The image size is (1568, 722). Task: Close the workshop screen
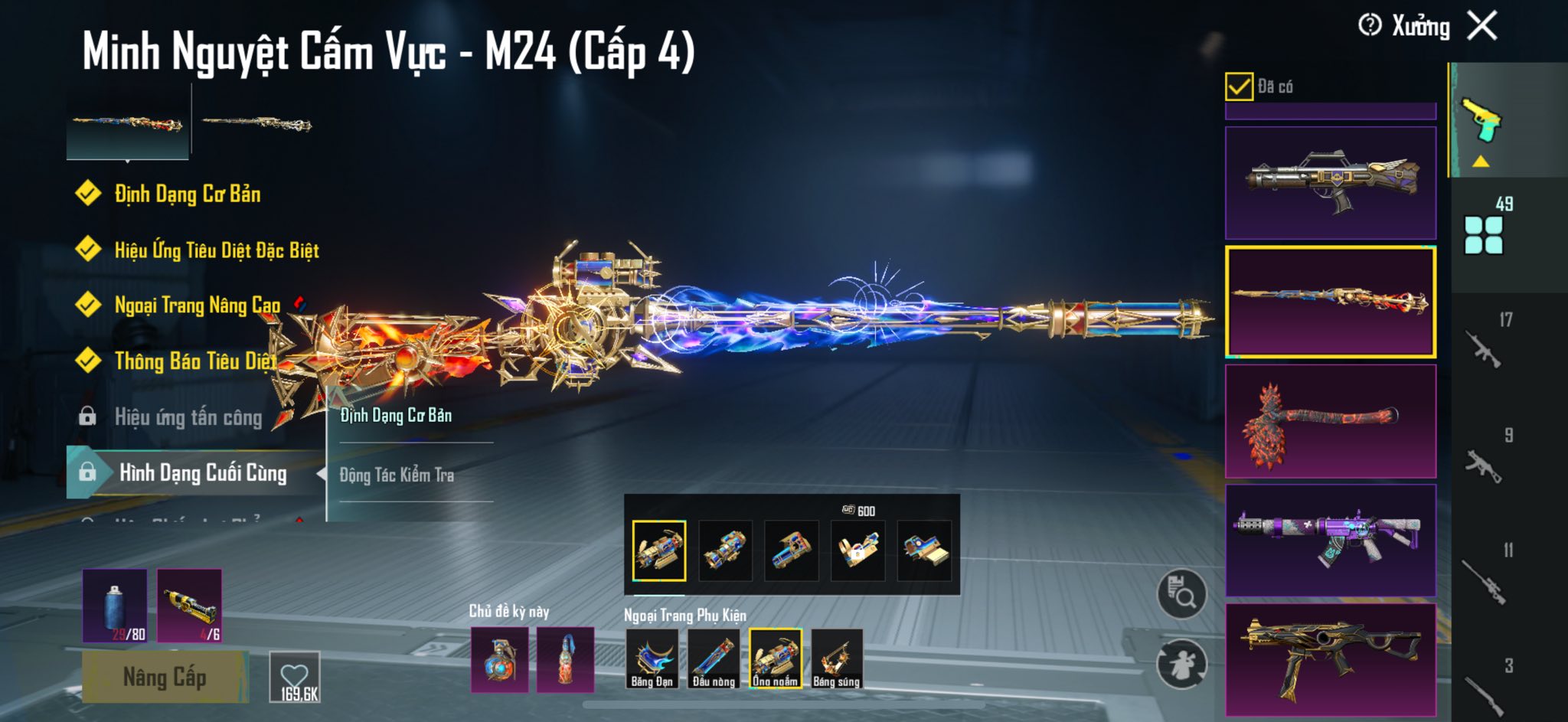(x=1482, y=26)
